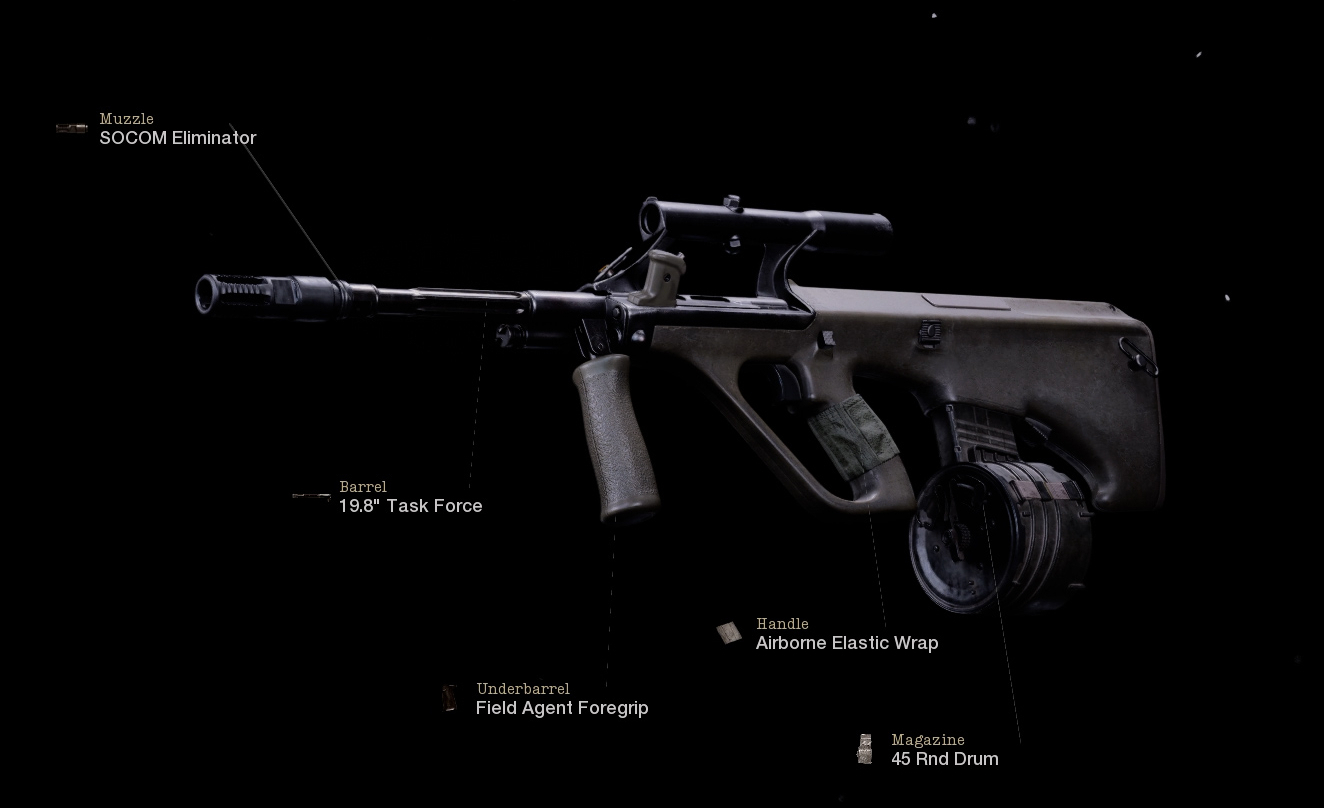Expand the Underbarrel category label
The image size is (1324, 808).
click(x=523, y=689)
